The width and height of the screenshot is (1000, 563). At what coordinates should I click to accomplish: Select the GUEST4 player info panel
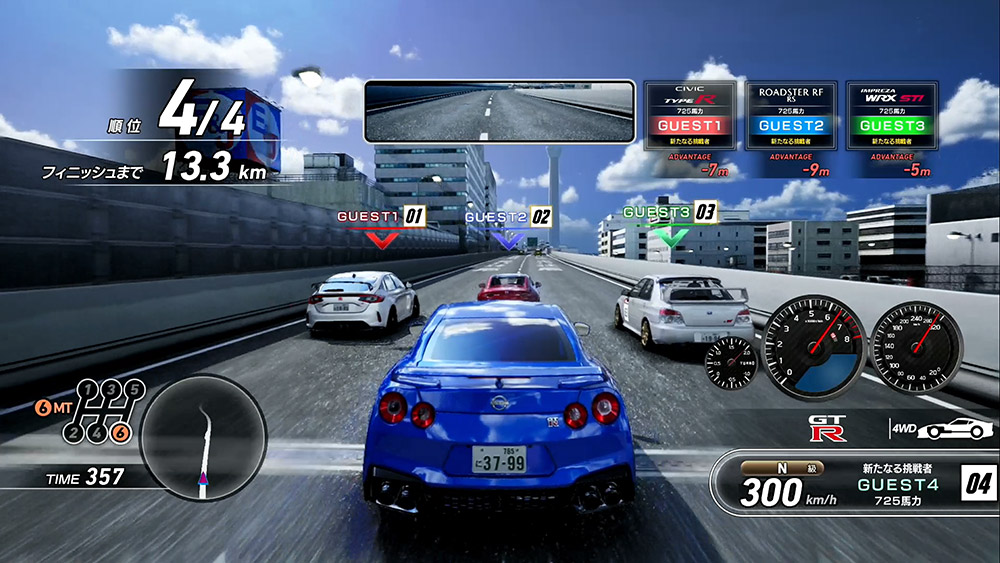(x=855, y=483)
